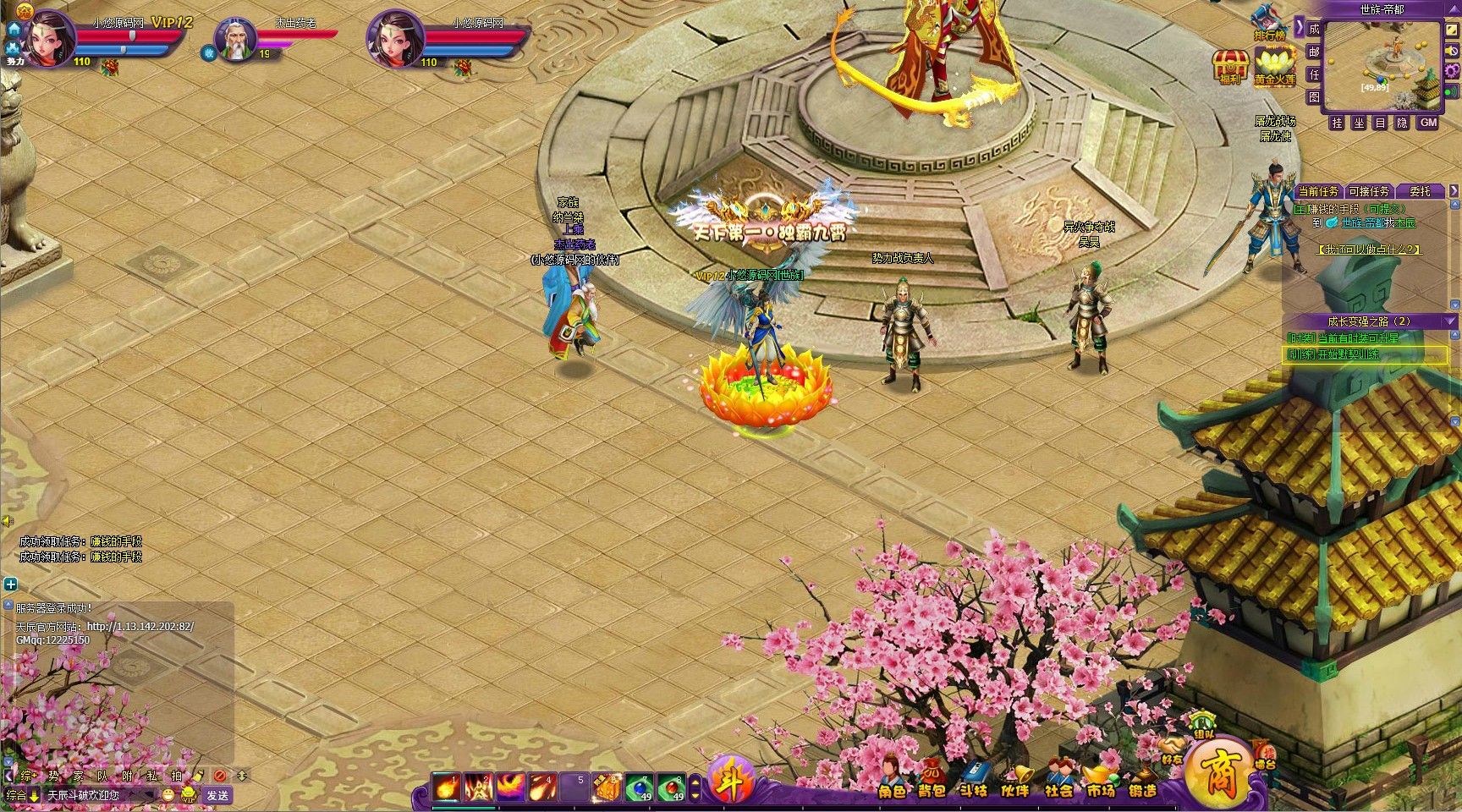Open the 角色 character menu
This screenshot has height=812, width=1462.
tap(892, 780)
